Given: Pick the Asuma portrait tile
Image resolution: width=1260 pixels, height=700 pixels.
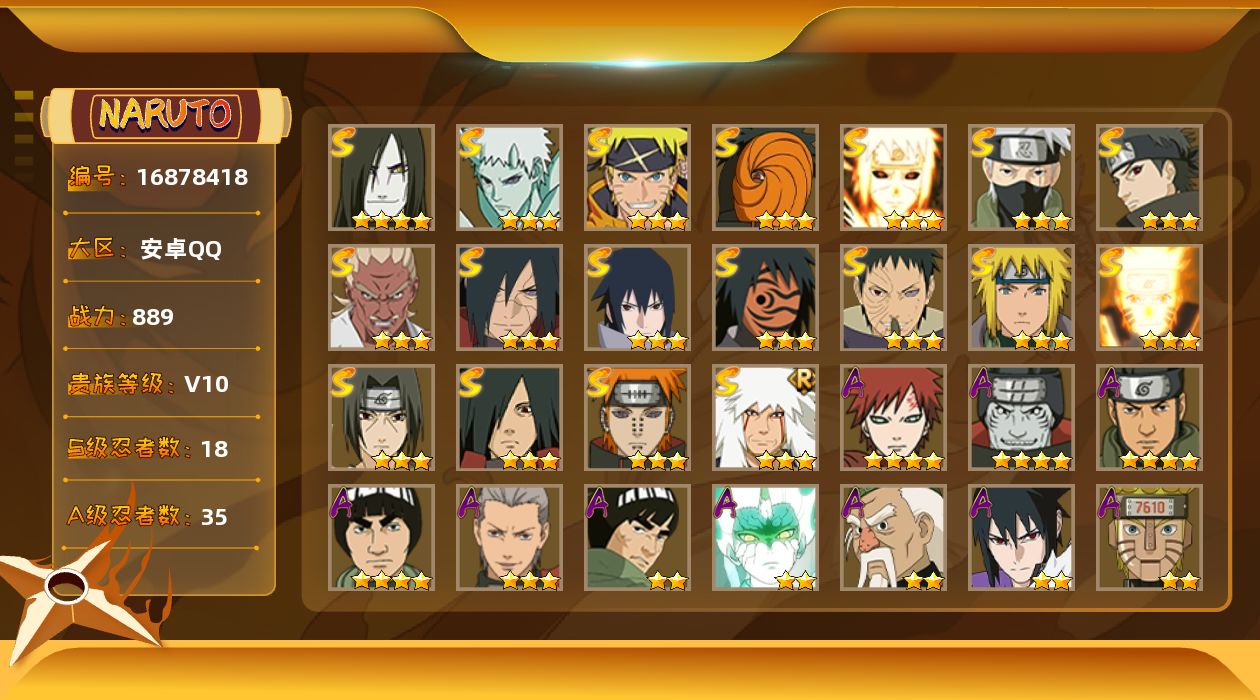Looking at the screenshot, I should 1149,417.
